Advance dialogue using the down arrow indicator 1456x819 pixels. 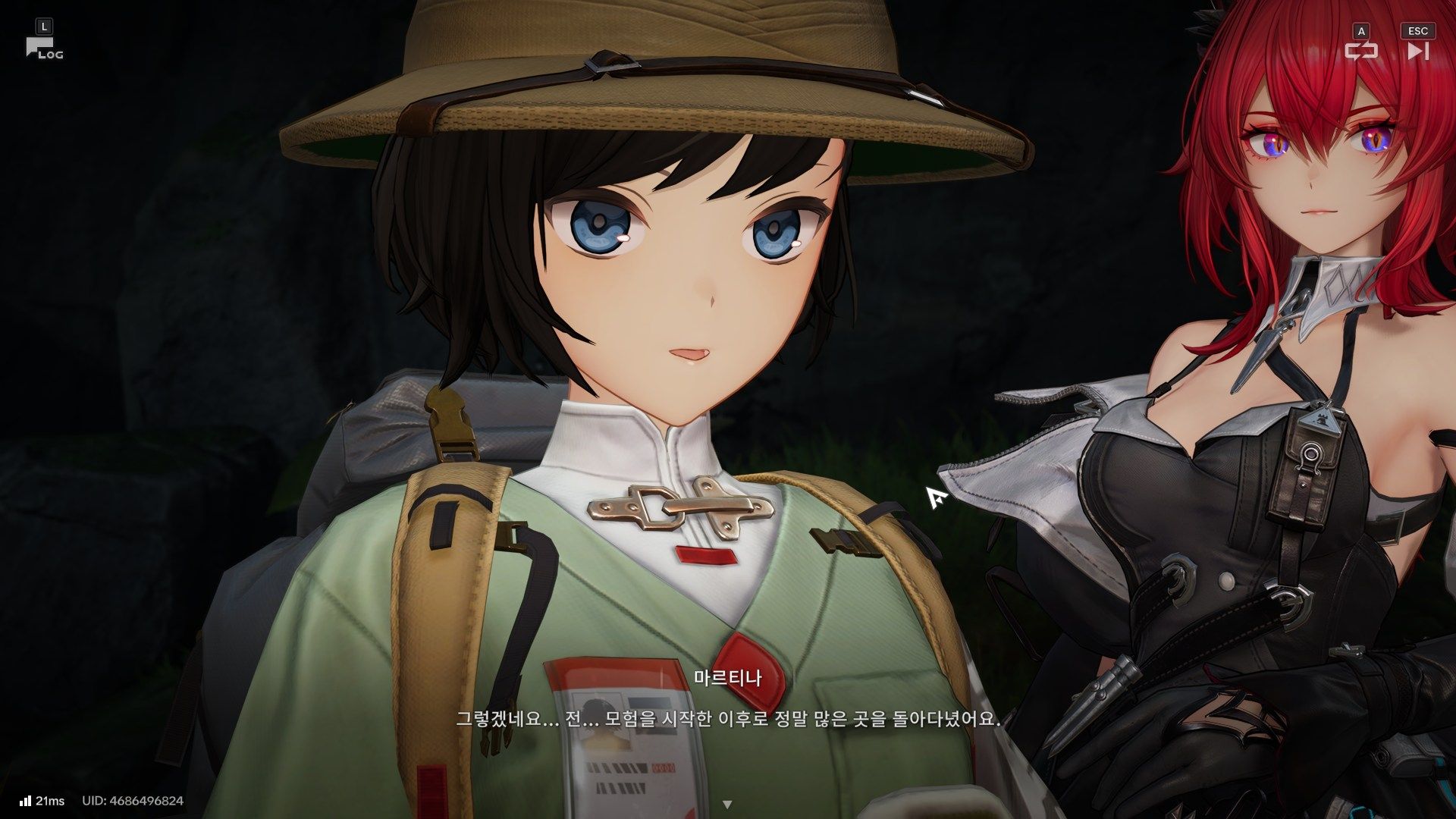pyautogui.click(x=727, y=804)
